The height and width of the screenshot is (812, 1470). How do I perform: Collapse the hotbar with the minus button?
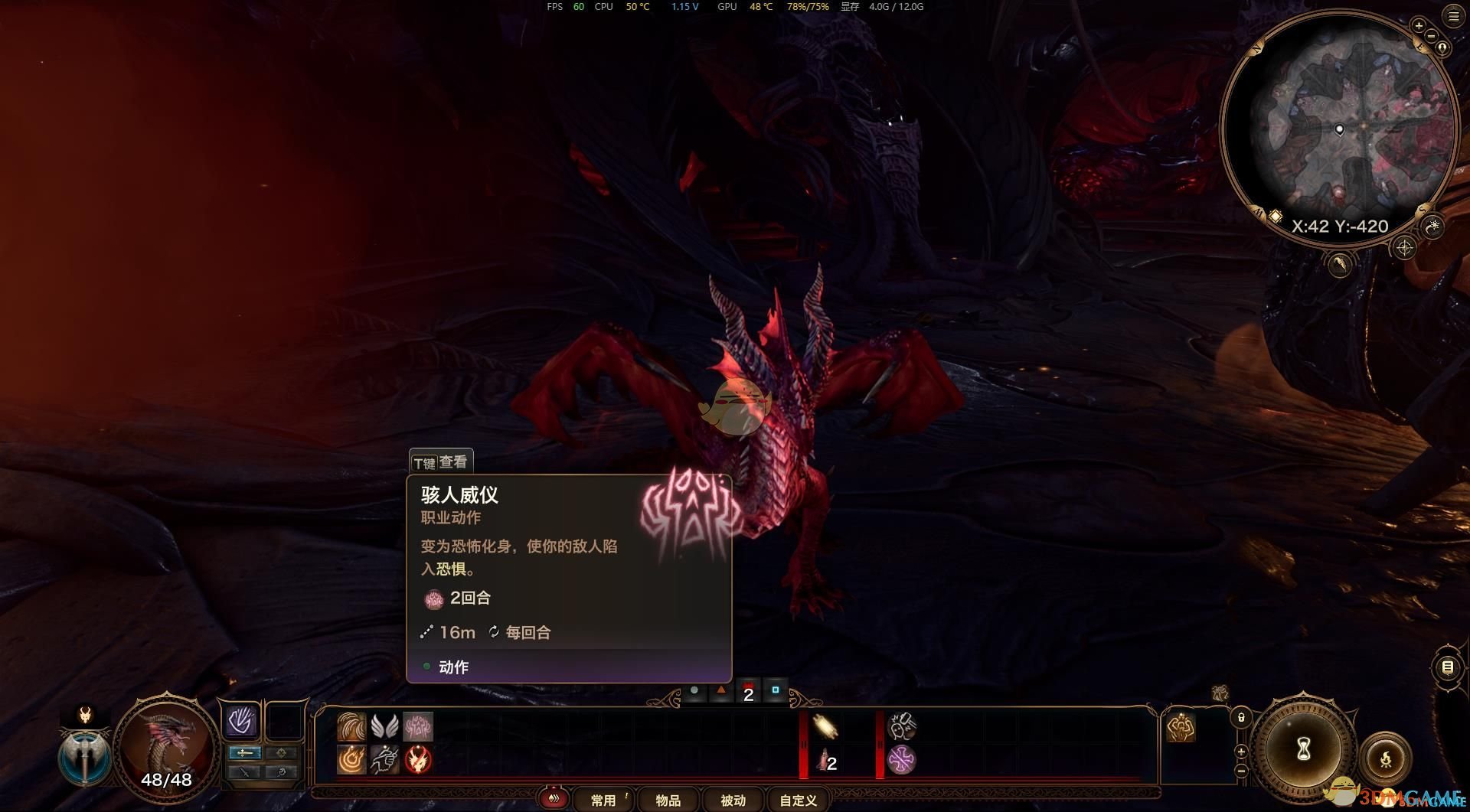pyautogui.click(x=1242, y=771)
